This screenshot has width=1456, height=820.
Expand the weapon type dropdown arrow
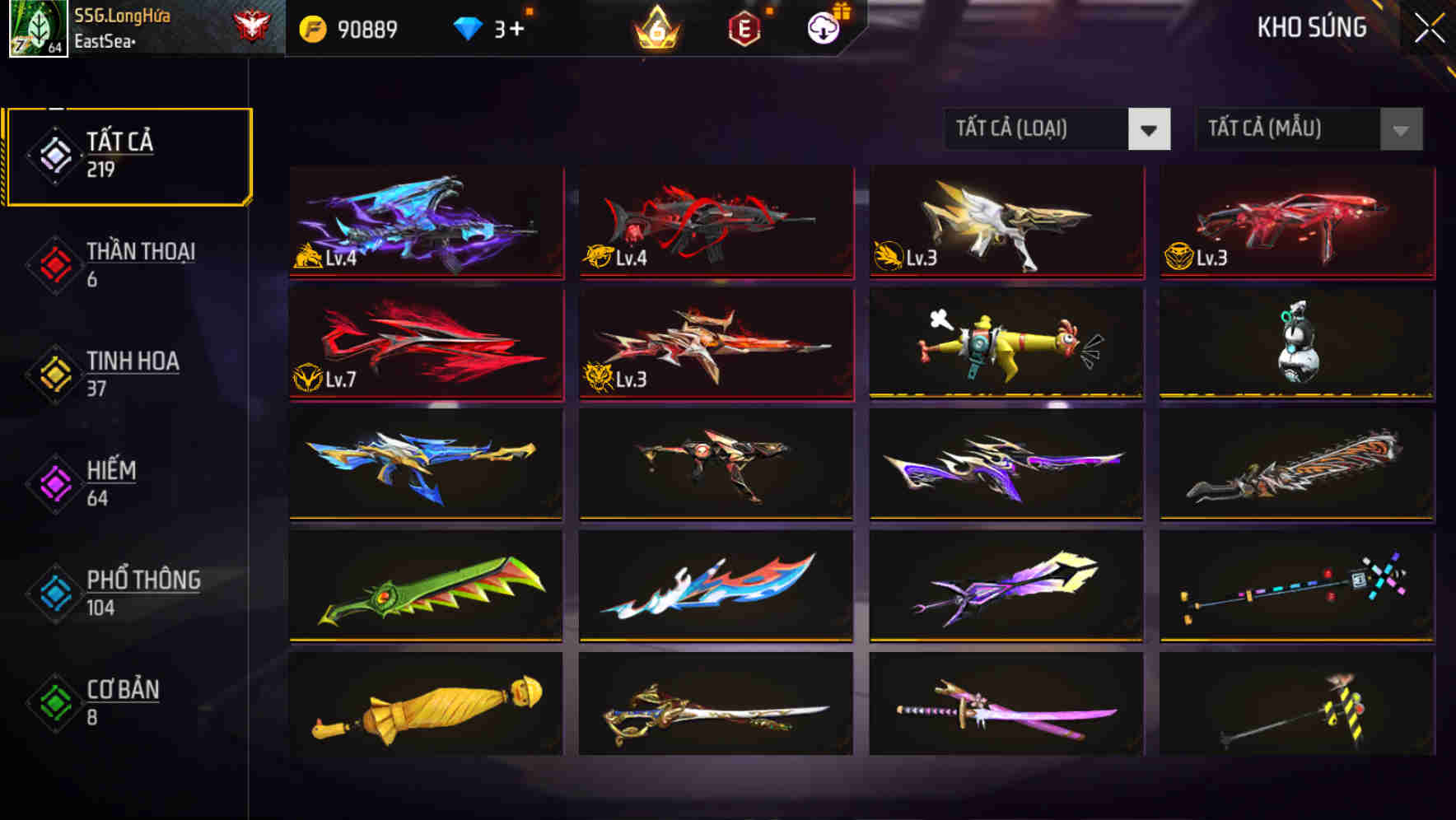[x=1150, y=129]
